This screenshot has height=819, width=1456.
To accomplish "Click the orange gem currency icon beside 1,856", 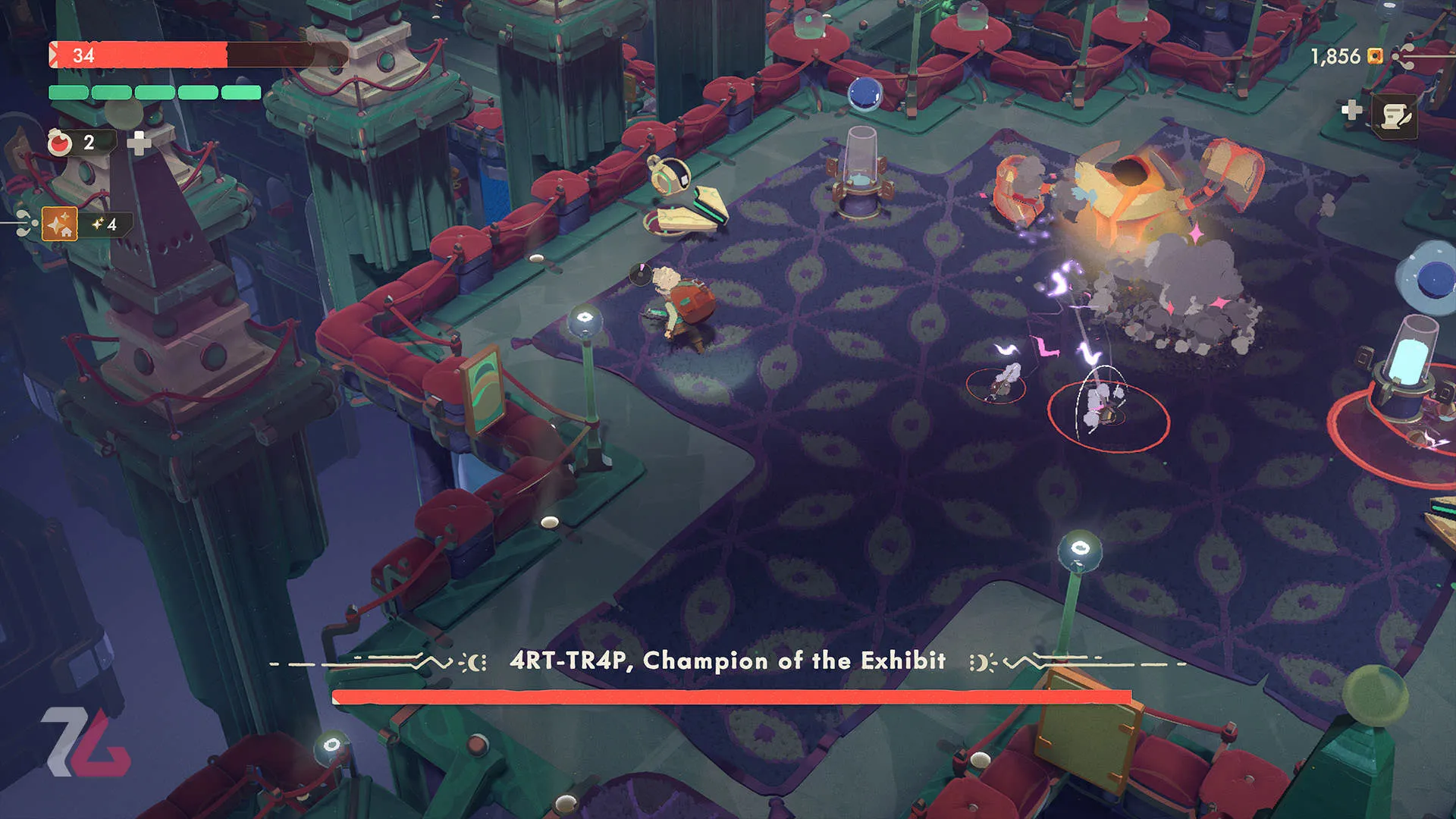I will pos(1375,57).
